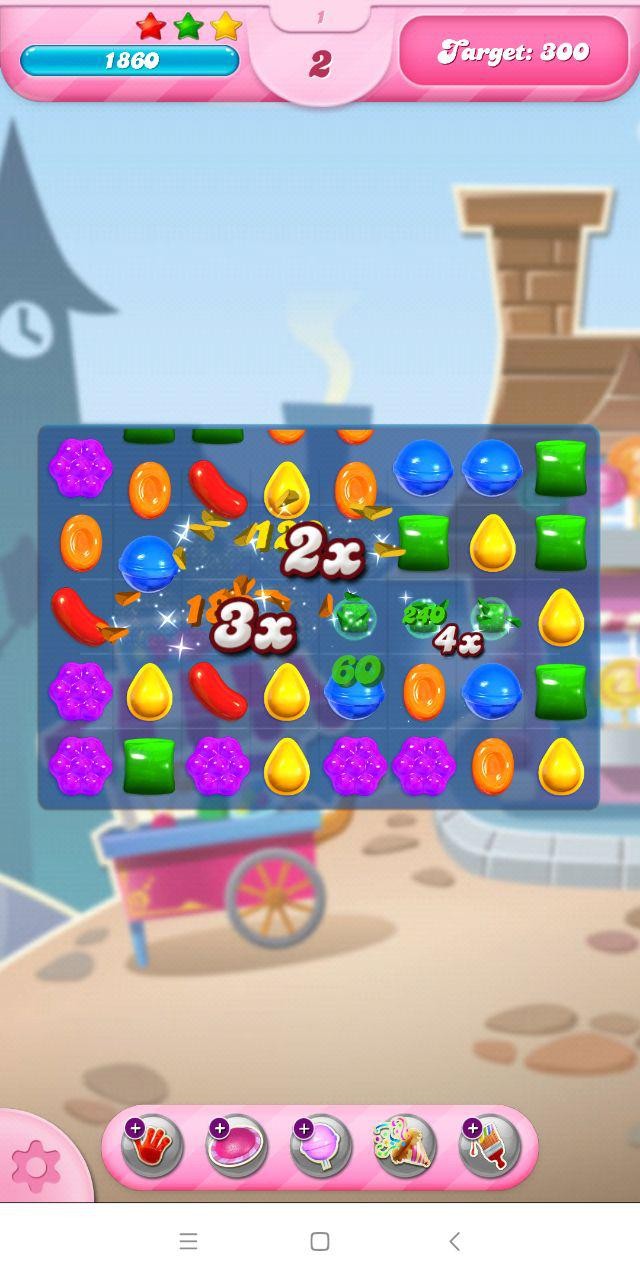The height and width of the screenshot is (1280, 640).
Task: Open the Android recent apps menu button
Action: (x=188, y=1241)
